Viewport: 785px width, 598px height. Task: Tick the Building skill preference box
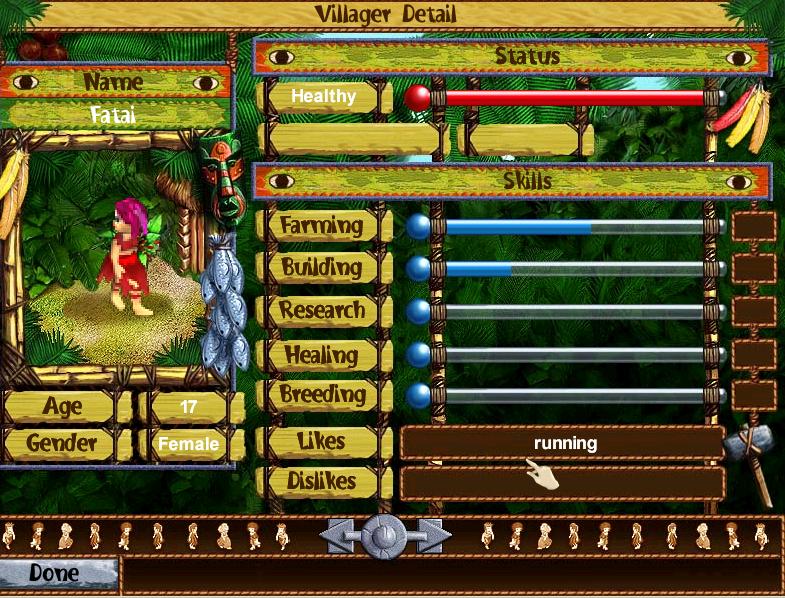[x=753, y=268]
